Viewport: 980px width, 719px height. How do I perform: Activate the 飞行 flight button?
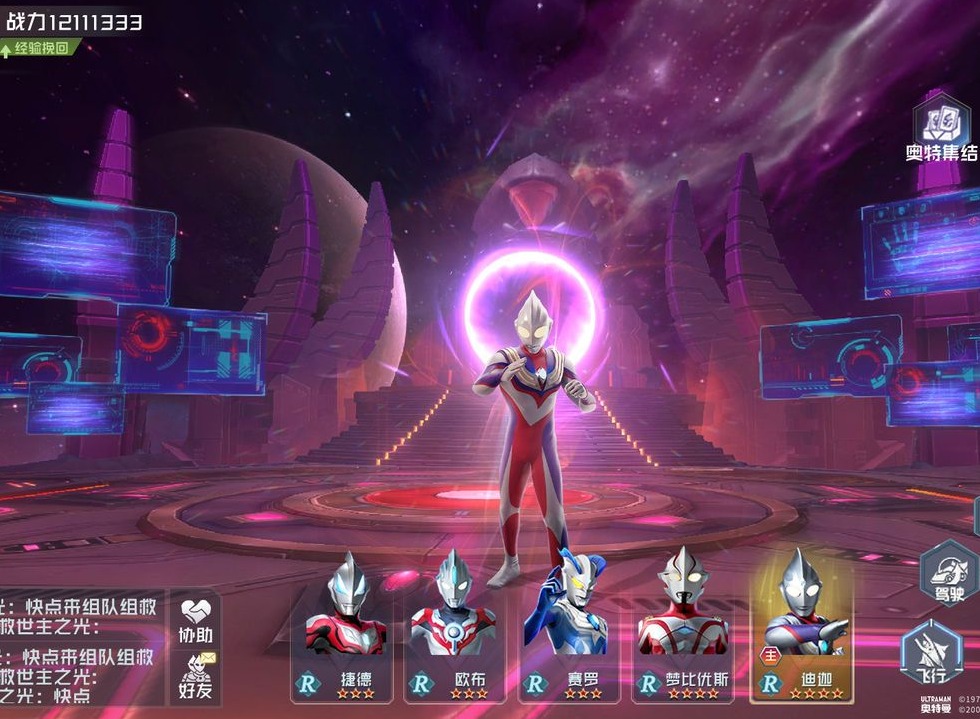(x=931, y=655)
